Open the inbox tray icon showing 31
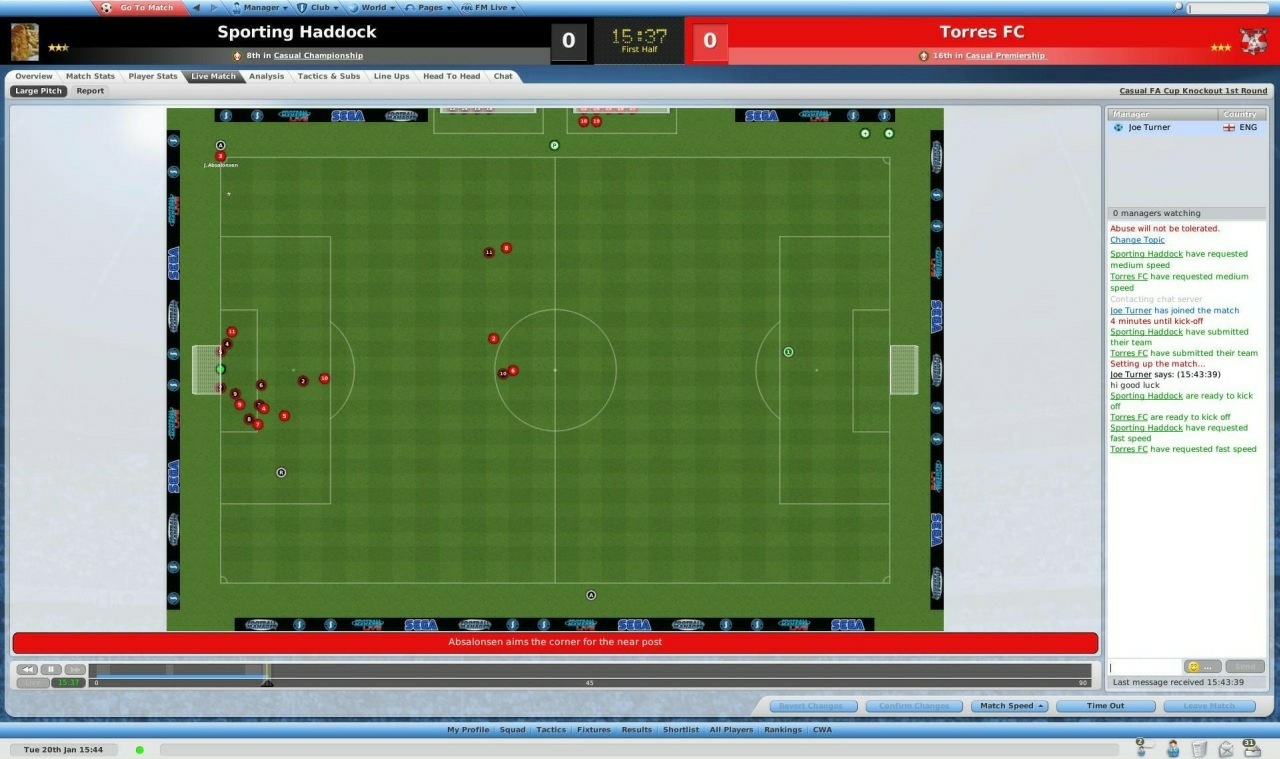The width and height of the screenshot is (1280, 759). point(1252,749)
